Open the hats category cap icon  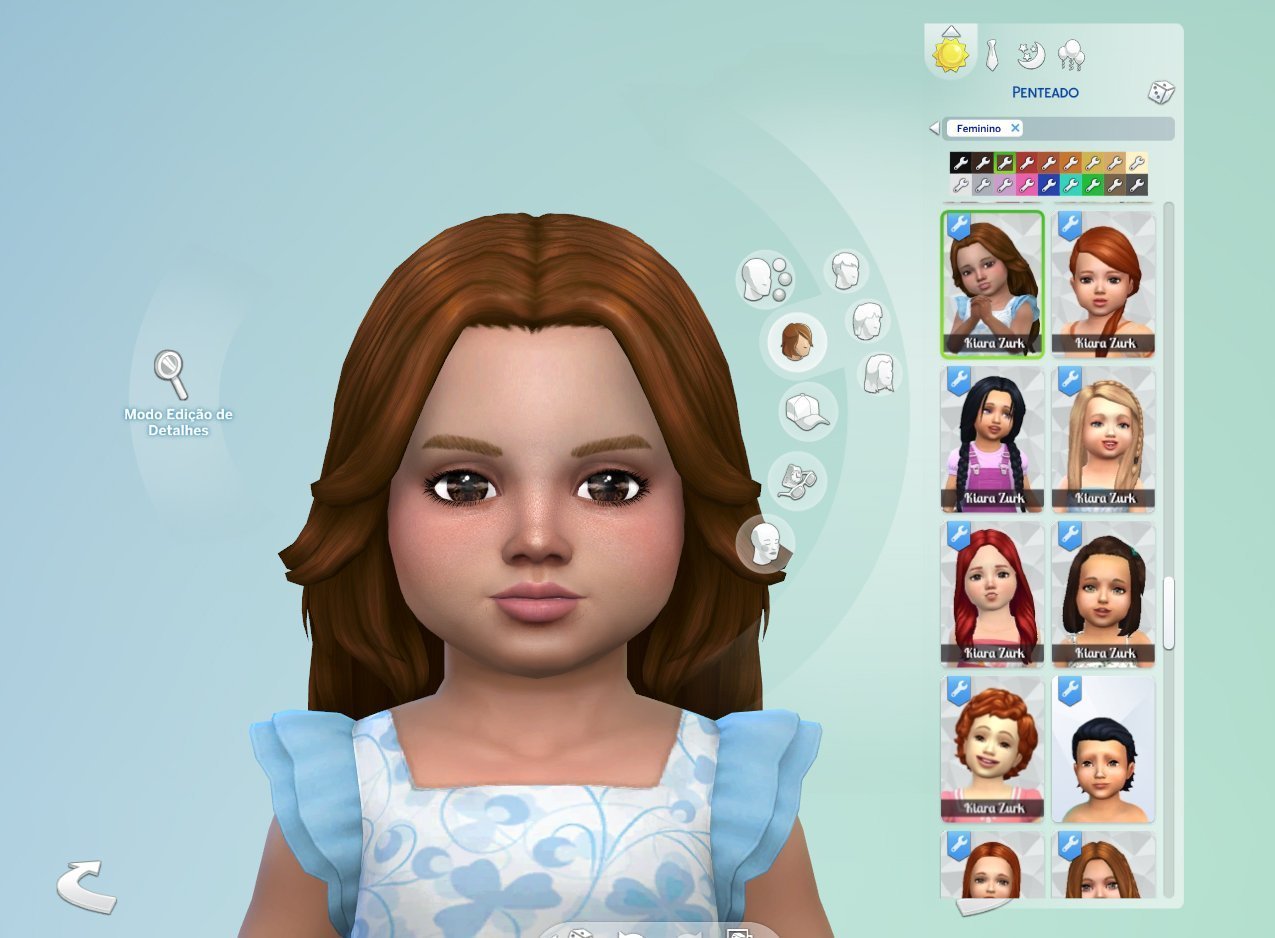pos(807,412)
